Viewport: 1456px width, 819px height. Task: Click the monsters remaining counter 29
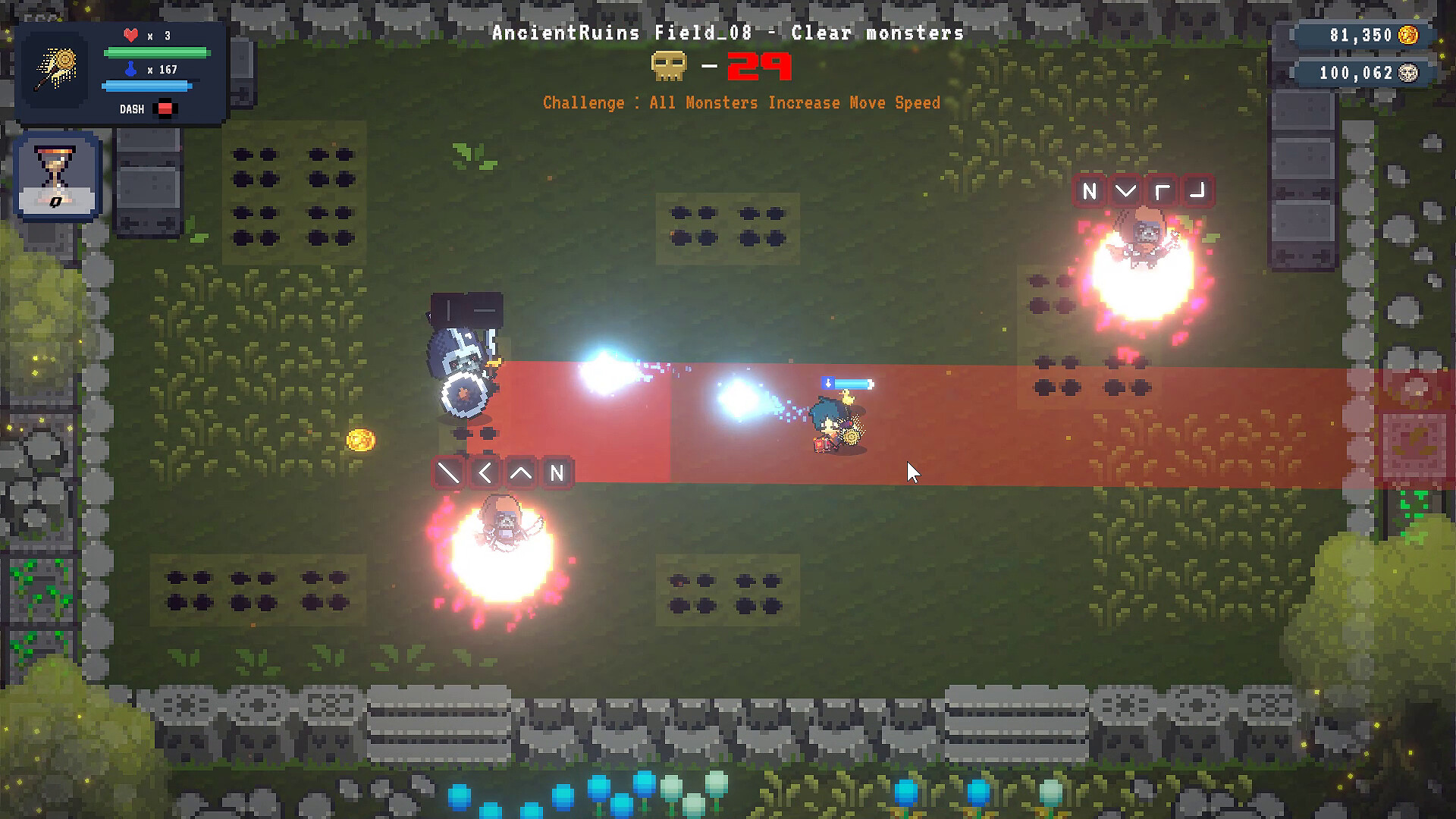point(757,67)
